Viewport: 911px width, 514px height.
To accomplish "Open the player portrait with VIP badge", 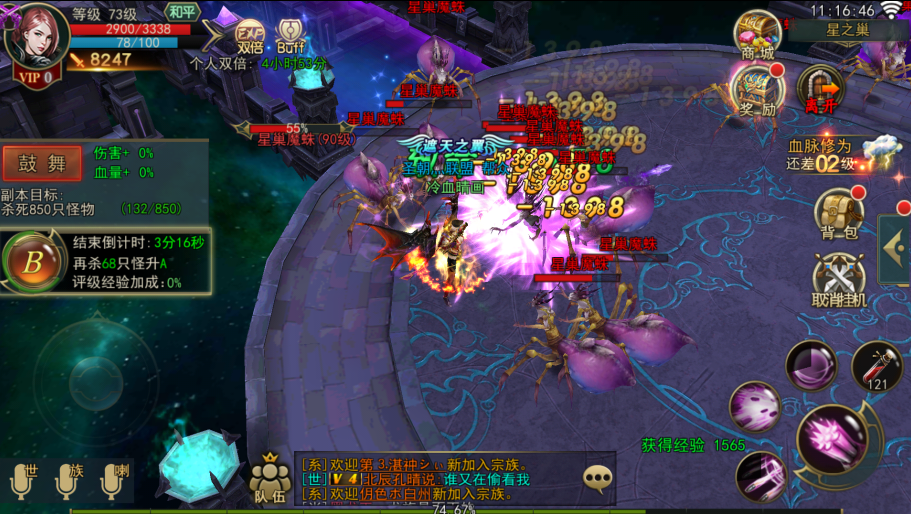I will [37, 40].
